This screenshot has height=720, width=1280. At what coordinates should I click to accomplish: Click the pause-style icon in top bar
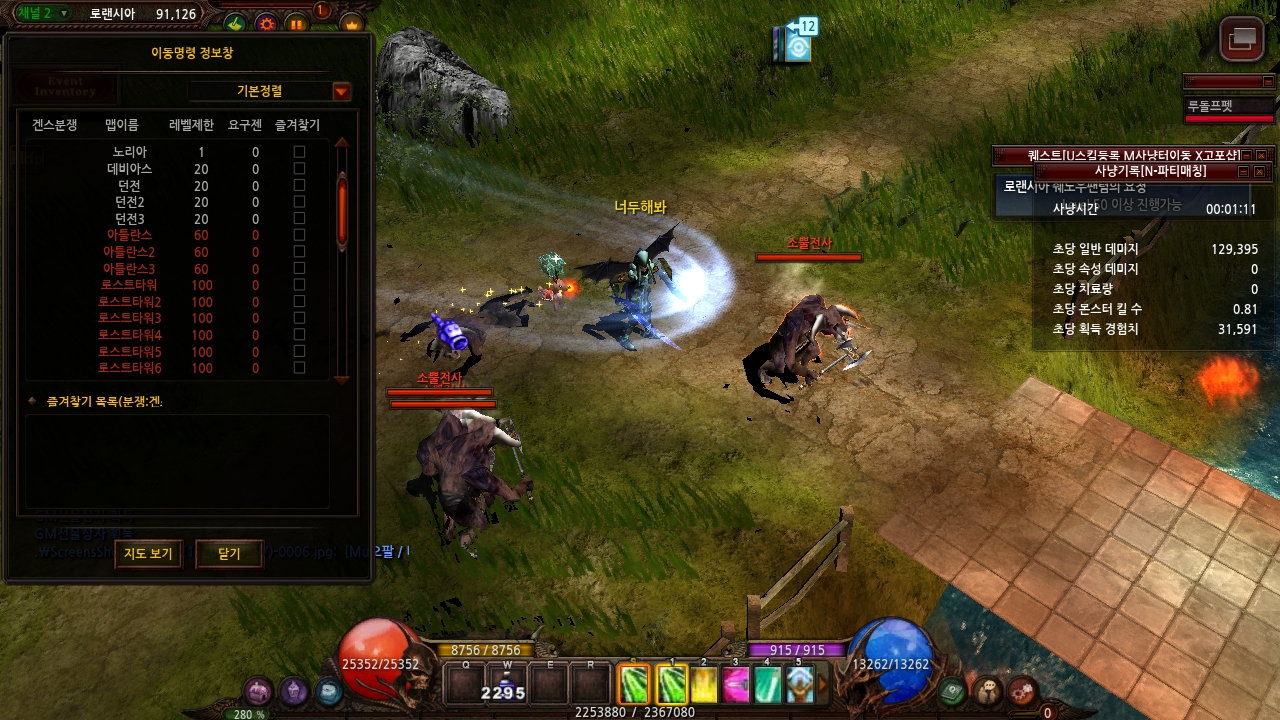(297, 23)
